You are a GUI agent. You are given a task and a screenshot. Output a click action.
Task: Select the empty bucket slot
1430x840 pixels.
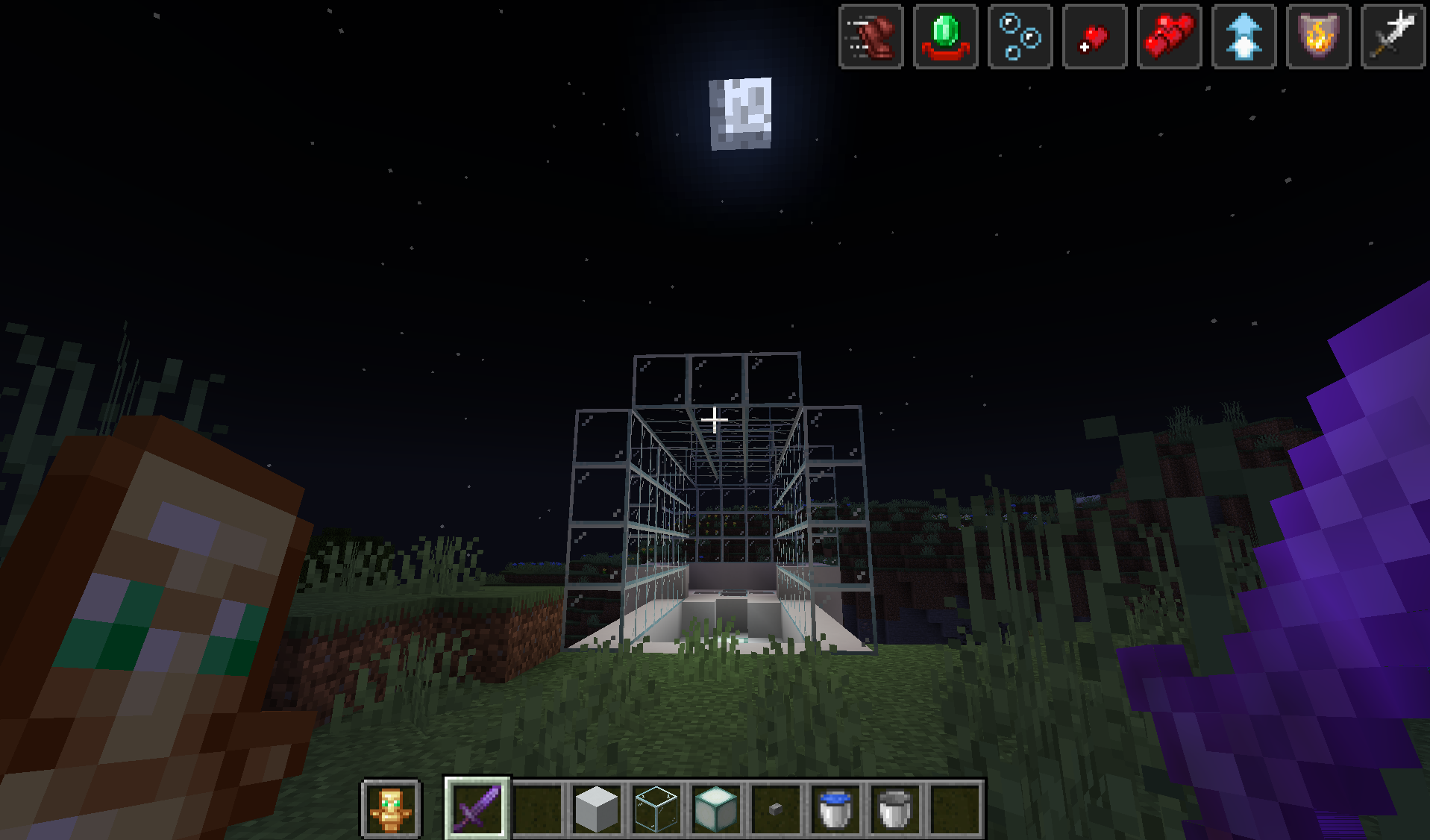coord(895,809)
